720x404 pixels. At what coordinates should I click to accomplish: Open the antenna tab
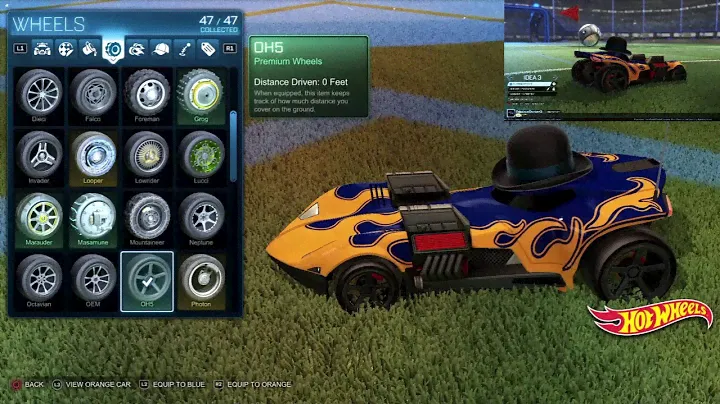tap(184, 48)
